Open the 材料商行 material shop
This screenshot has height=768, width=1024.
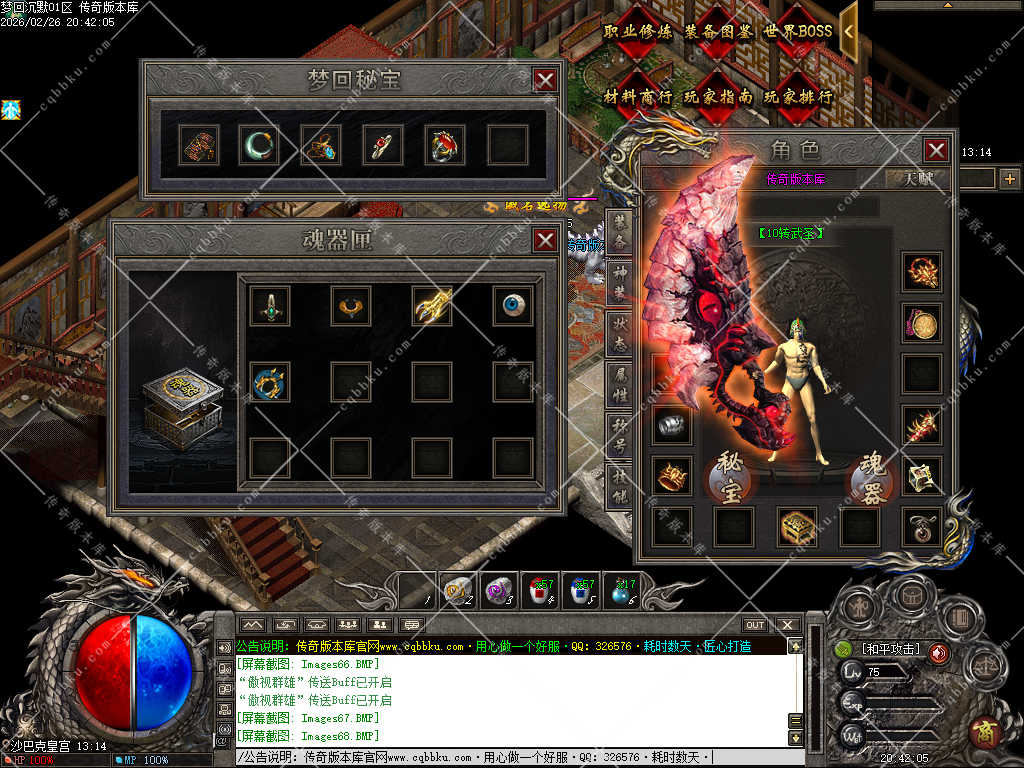(x=639, y=97)
